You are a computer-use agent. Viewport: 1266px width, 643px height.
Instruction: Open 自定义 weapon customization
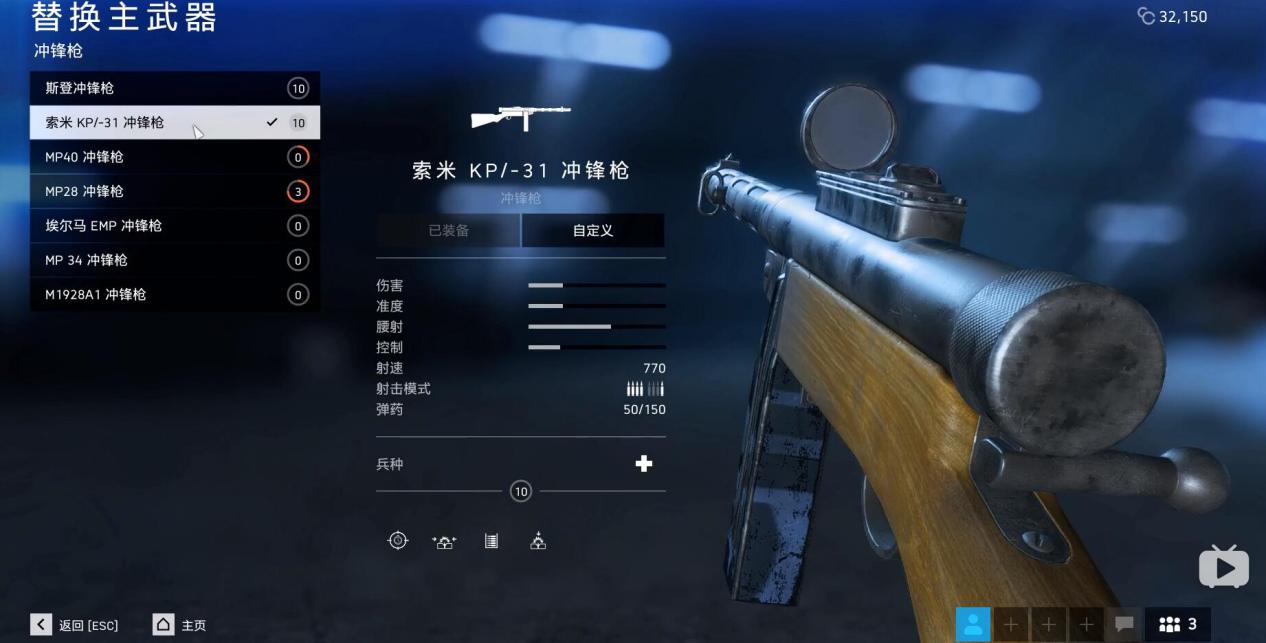tap(593, 231)
